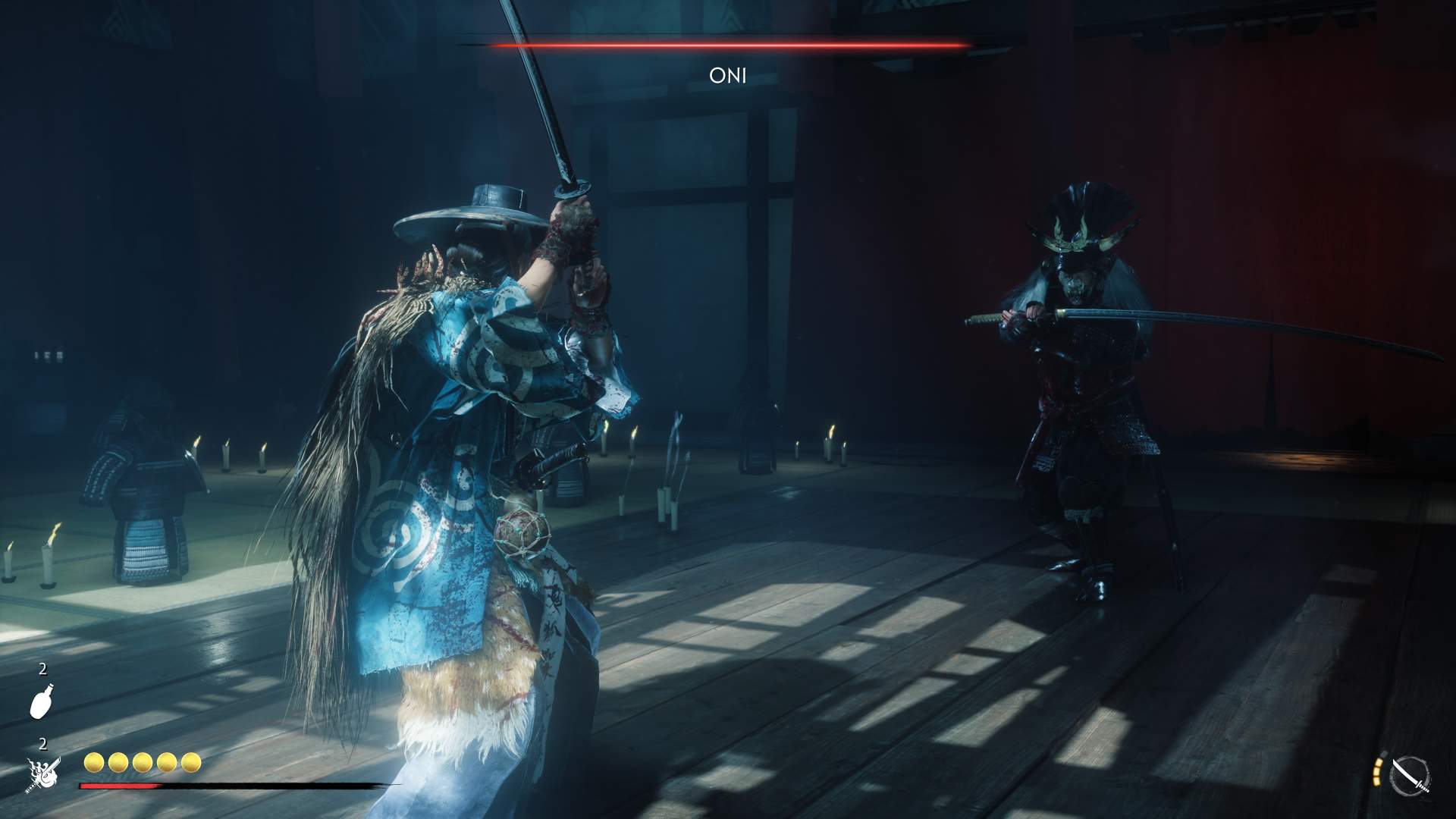1456x819 pixels.
Task: Click the katana weapon icon
Action: point(1410,777)
